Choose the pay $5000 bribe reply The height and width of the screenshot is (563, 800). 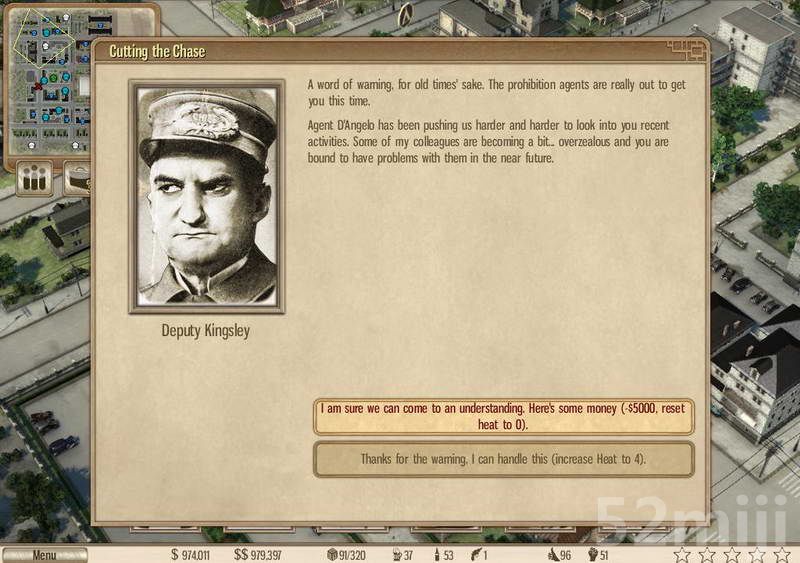tap(503, 416)
